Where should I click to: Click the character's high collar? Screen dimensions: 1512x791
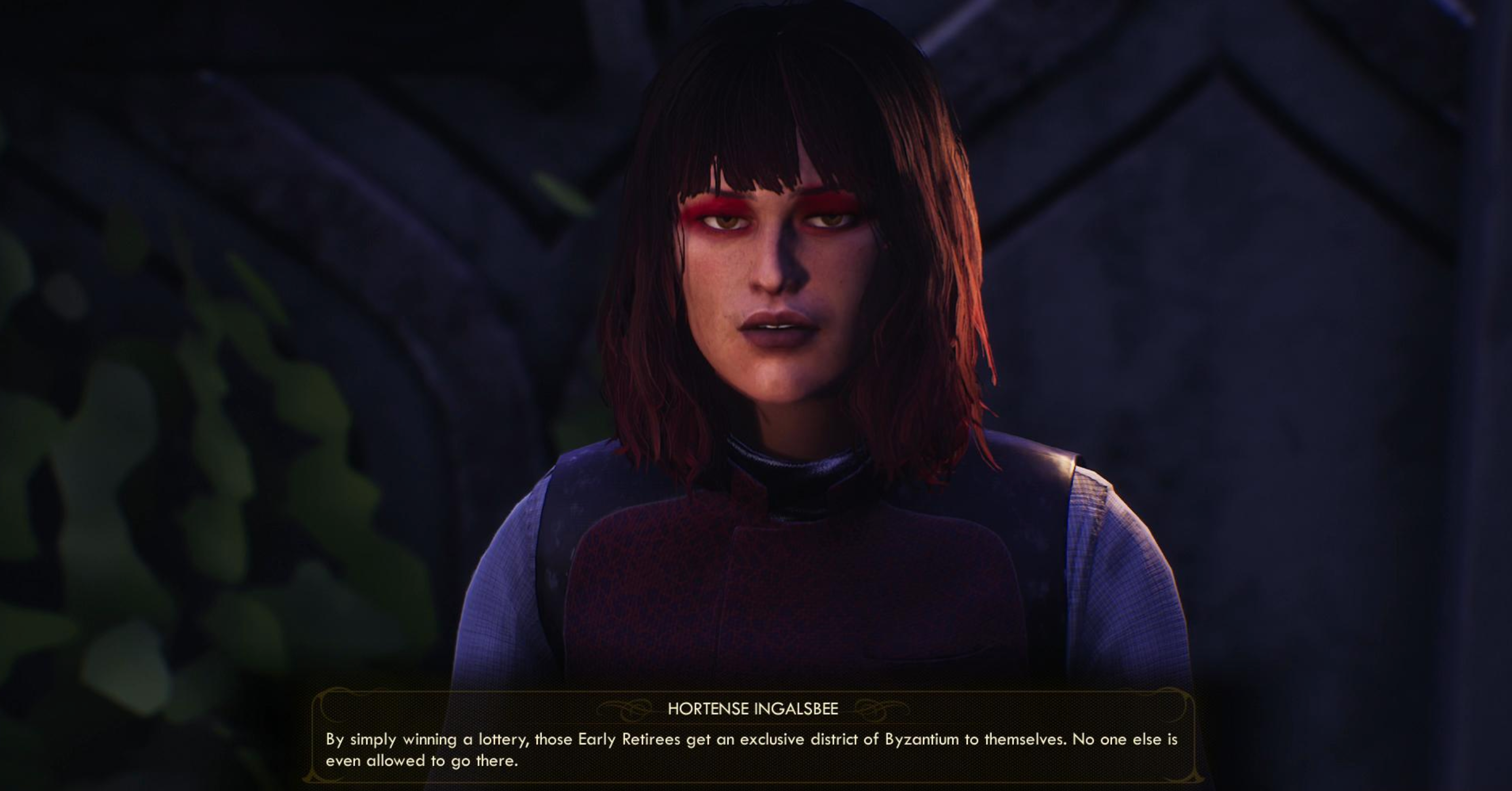tap(780, 469)
